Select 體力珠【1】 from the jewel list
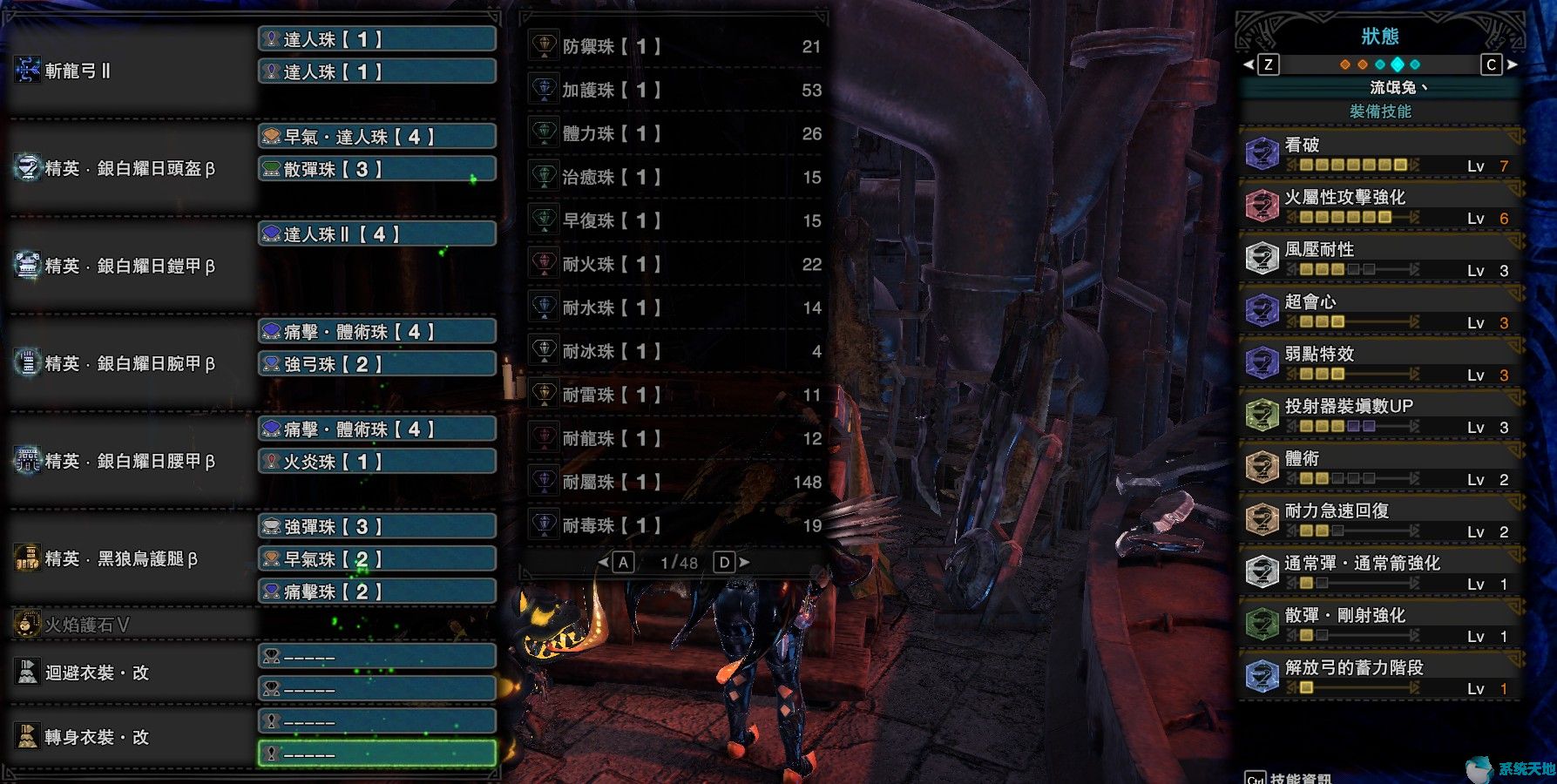This screenshot has width=1557, height=784. coord(675,133)
